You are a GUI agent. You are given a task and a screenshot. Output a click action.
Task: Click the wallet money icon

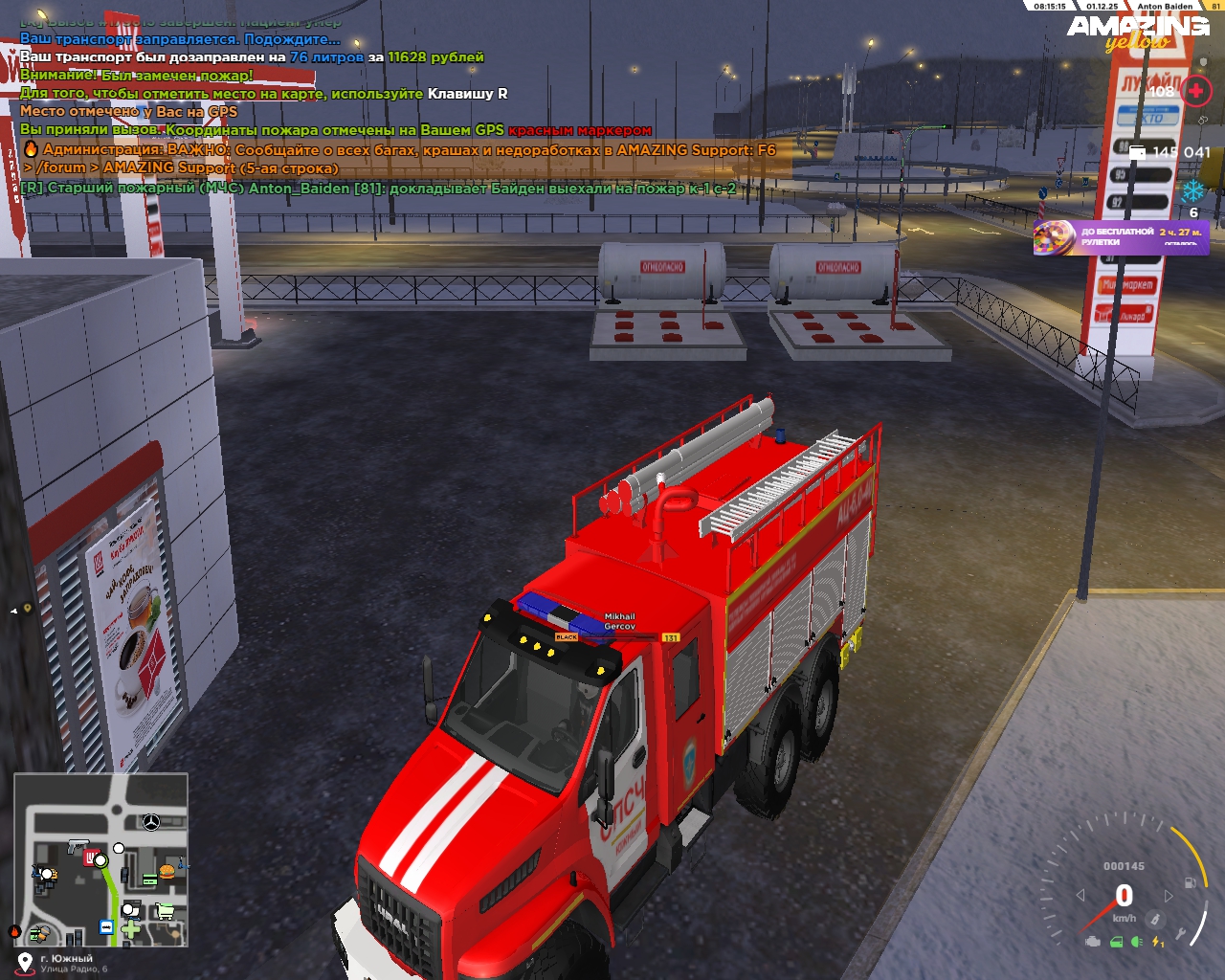point(1137,152)
